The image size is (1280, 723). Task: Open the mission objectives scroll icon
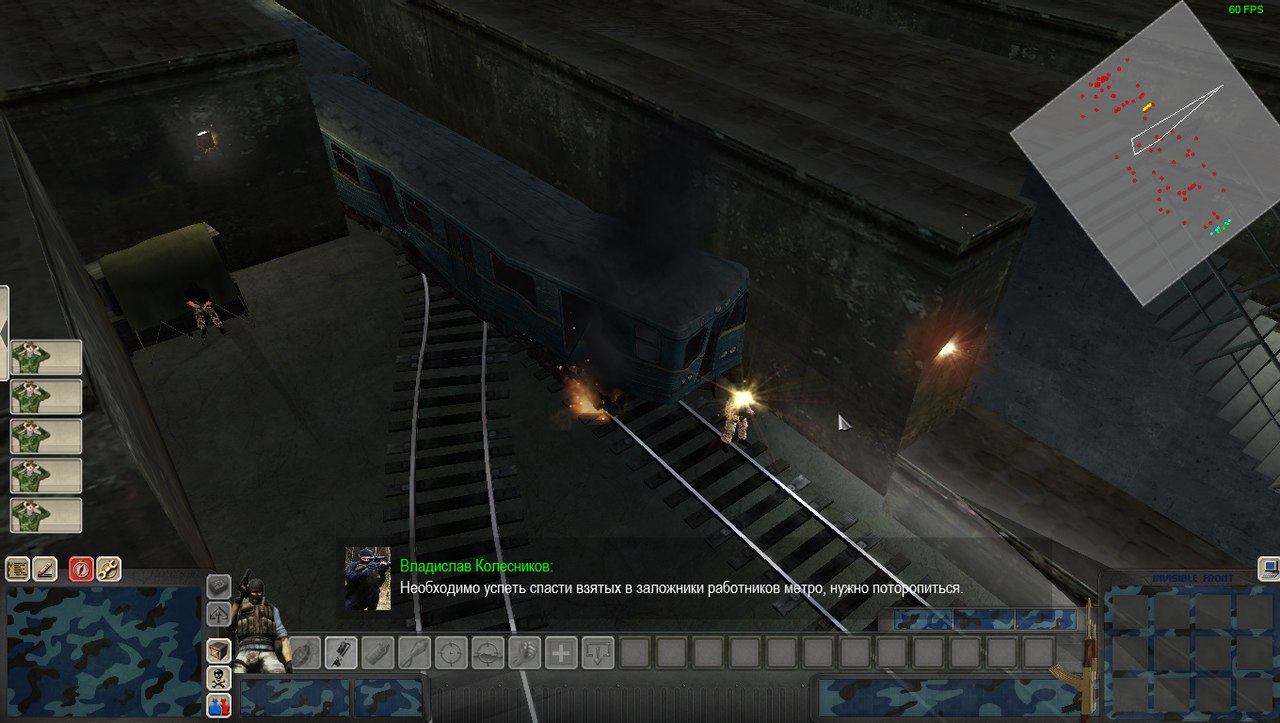(x=17, y=569)
